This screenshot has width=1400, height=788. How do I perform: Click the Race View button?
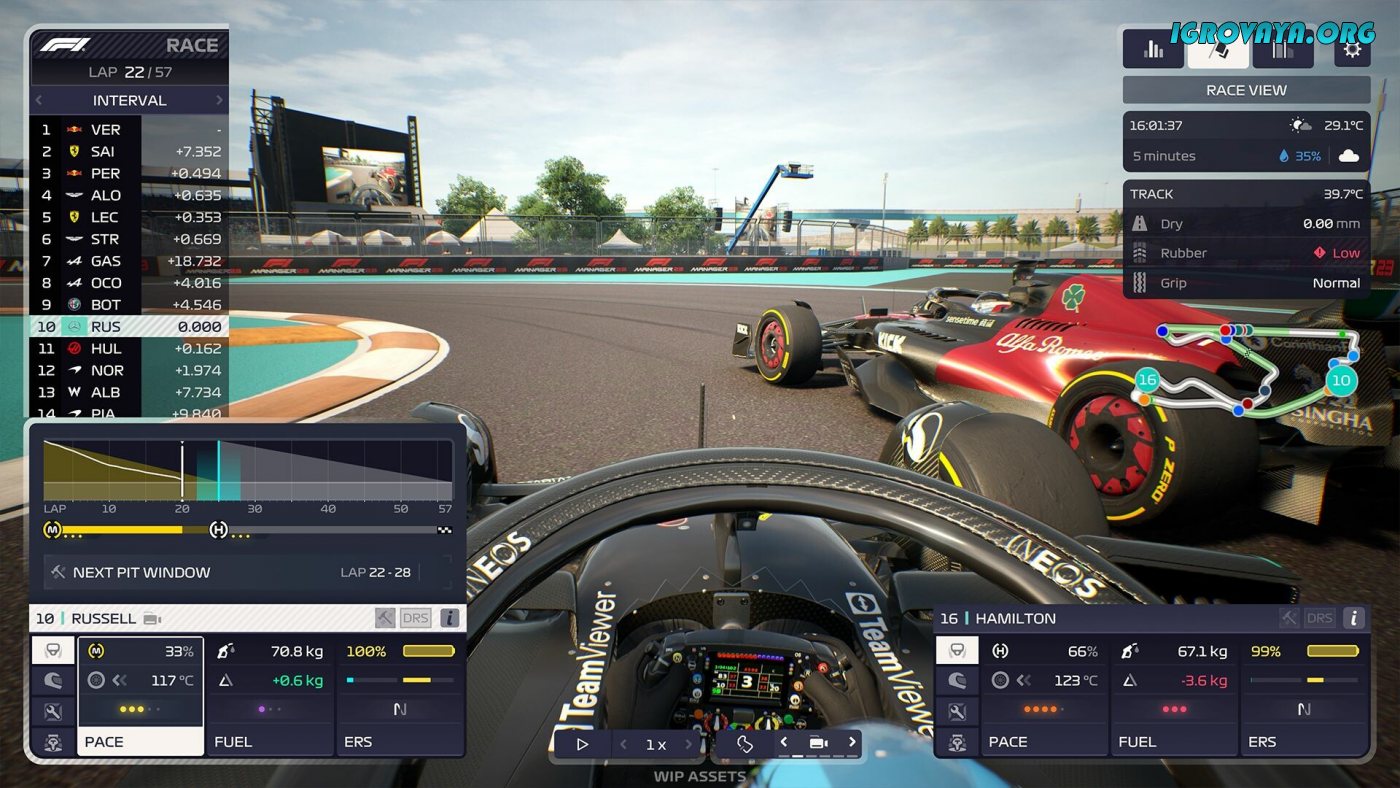click(x=1246, y=90)
